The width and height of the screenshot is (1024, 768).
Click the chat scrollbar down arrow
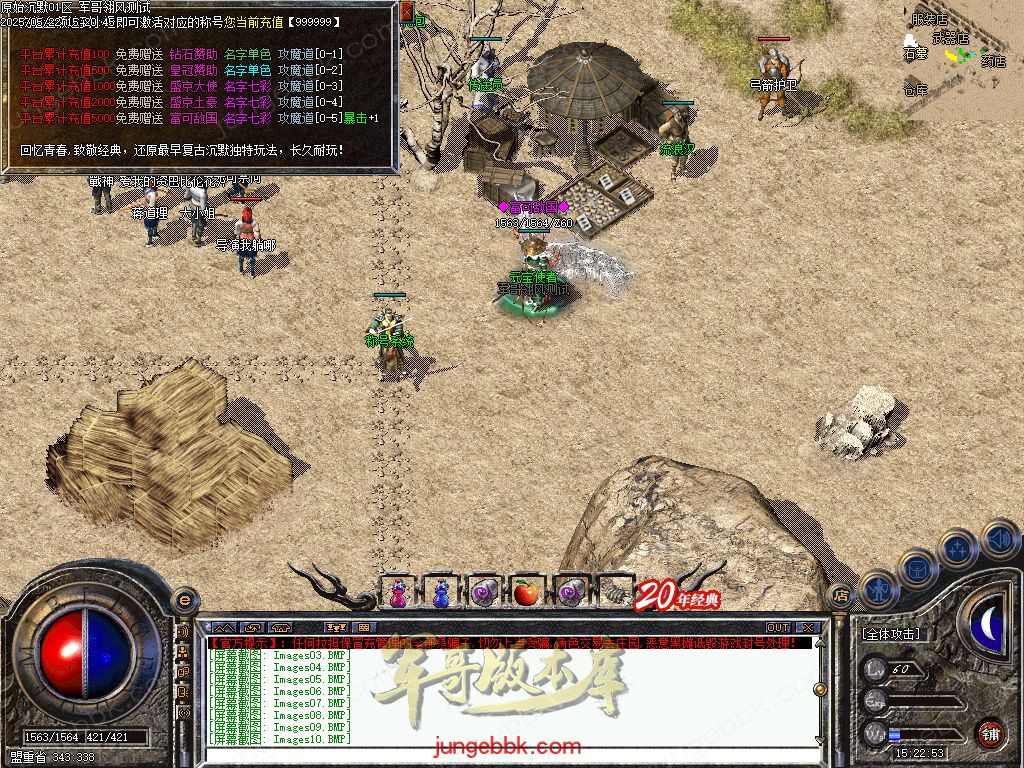[x=819, y=739]
